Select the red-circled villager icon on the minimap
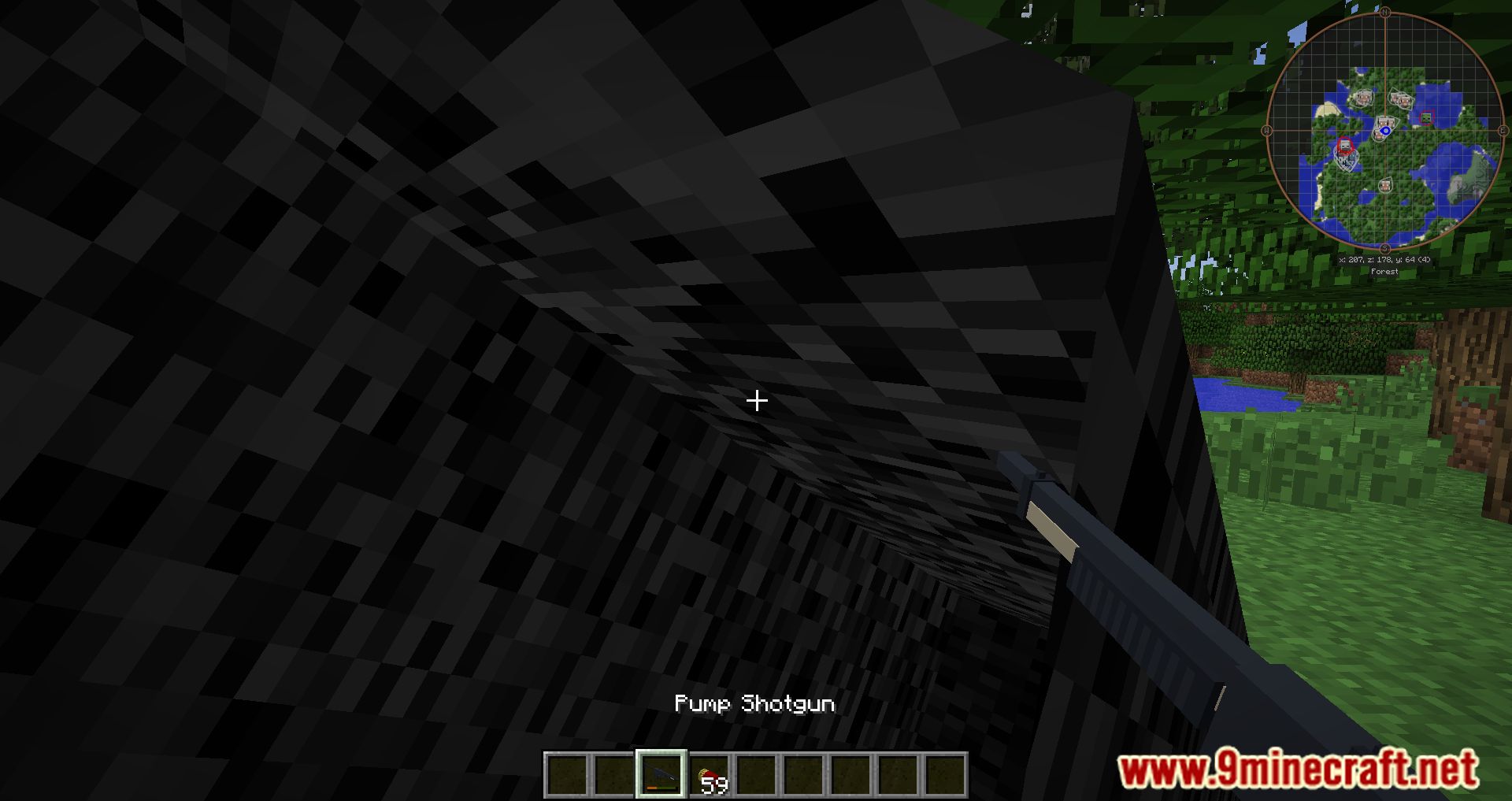 [x=1344, y=146]
